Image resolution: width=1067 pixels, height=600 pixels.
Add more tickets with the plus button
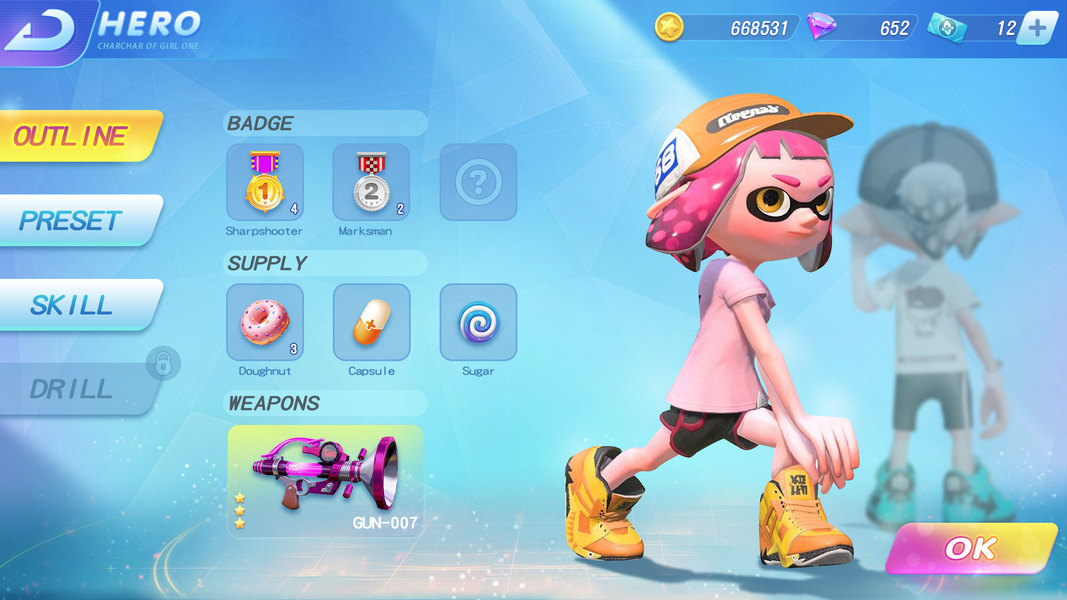(1037, 28)
